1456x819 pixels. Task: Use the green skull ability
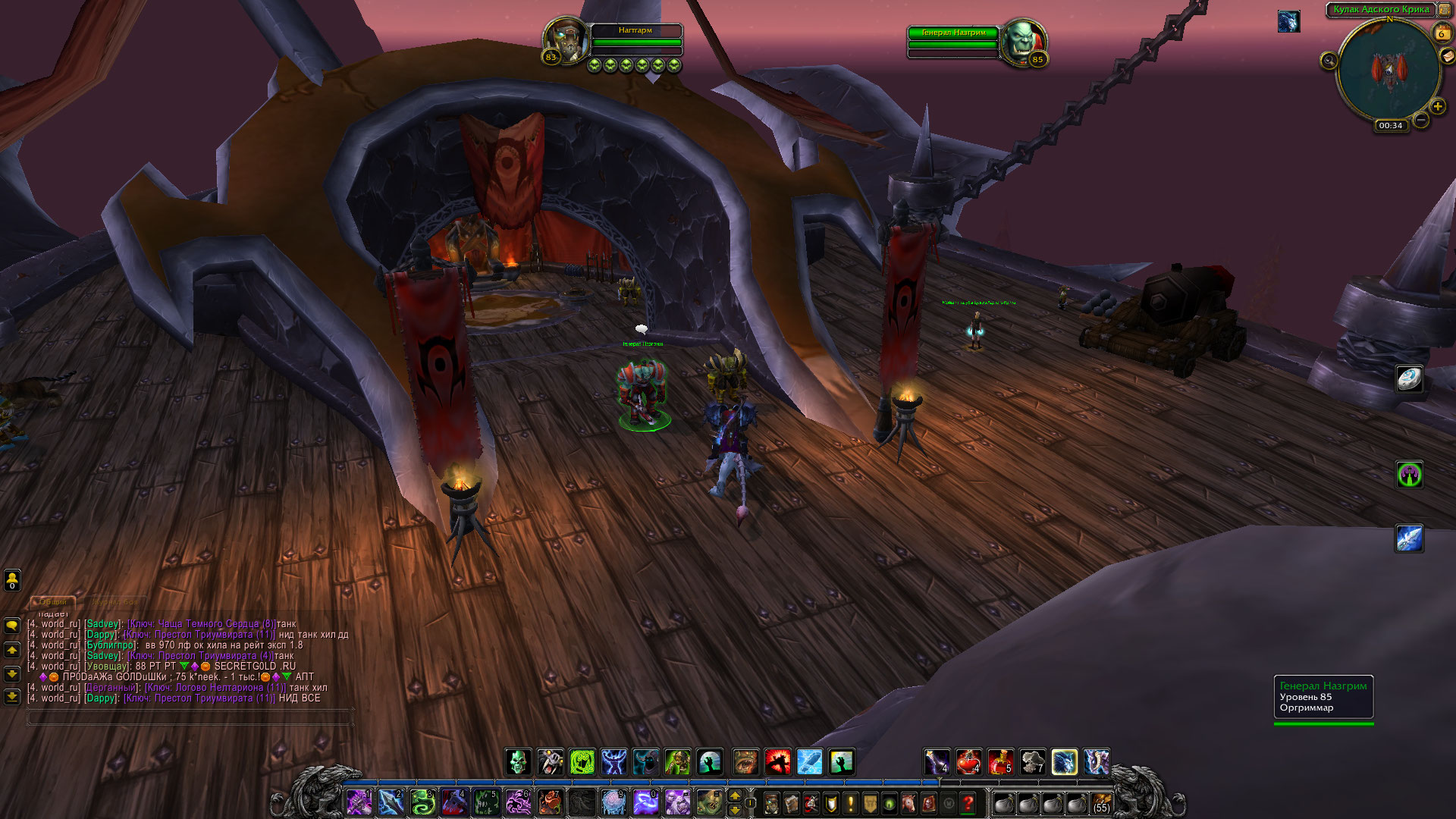[519, 761]
